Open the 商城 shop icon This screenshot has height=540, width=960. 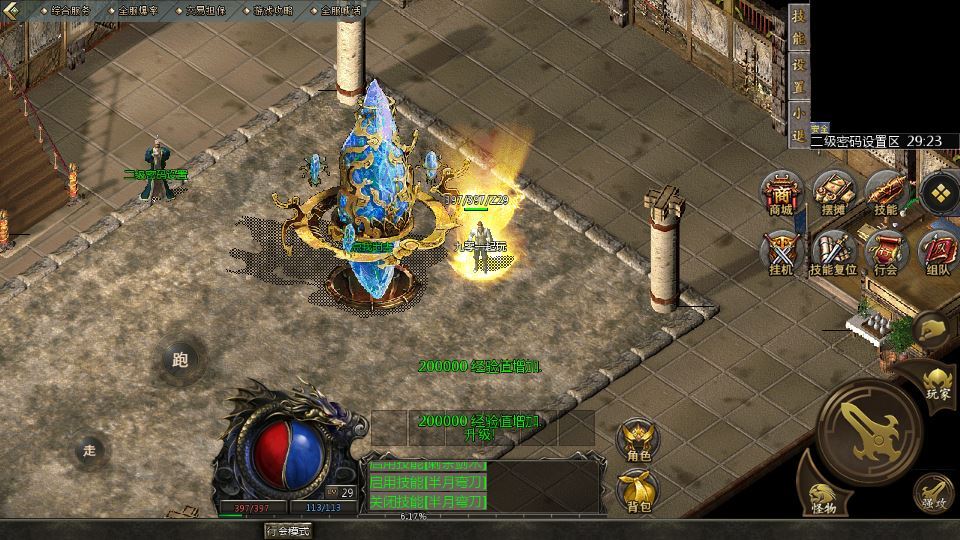click(780, 193)
